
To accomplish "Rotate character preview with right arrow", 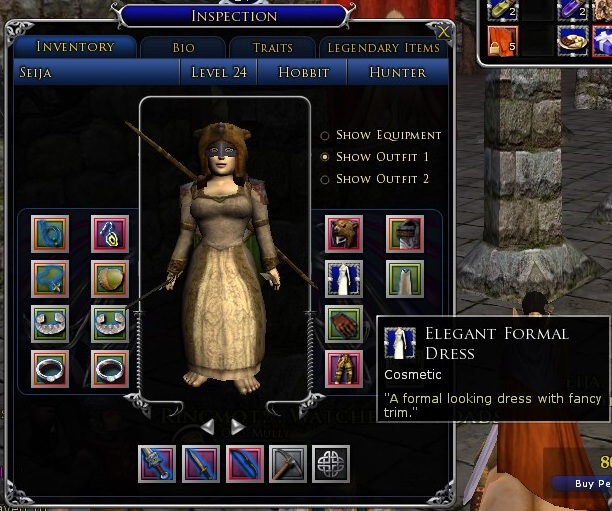I will click(238, 427).
